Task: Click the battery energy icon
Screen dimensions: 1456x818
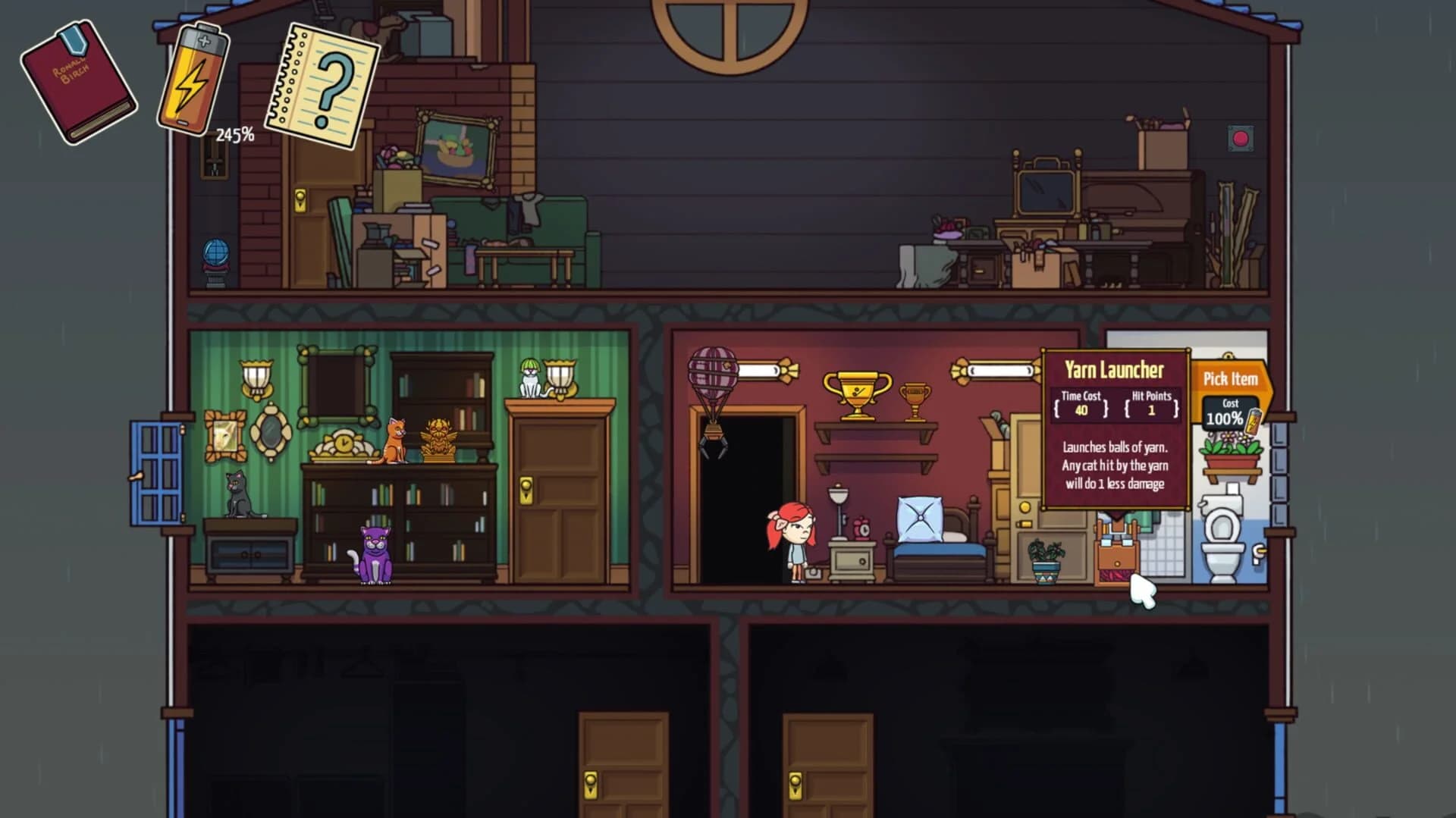Action: (193, 80)
